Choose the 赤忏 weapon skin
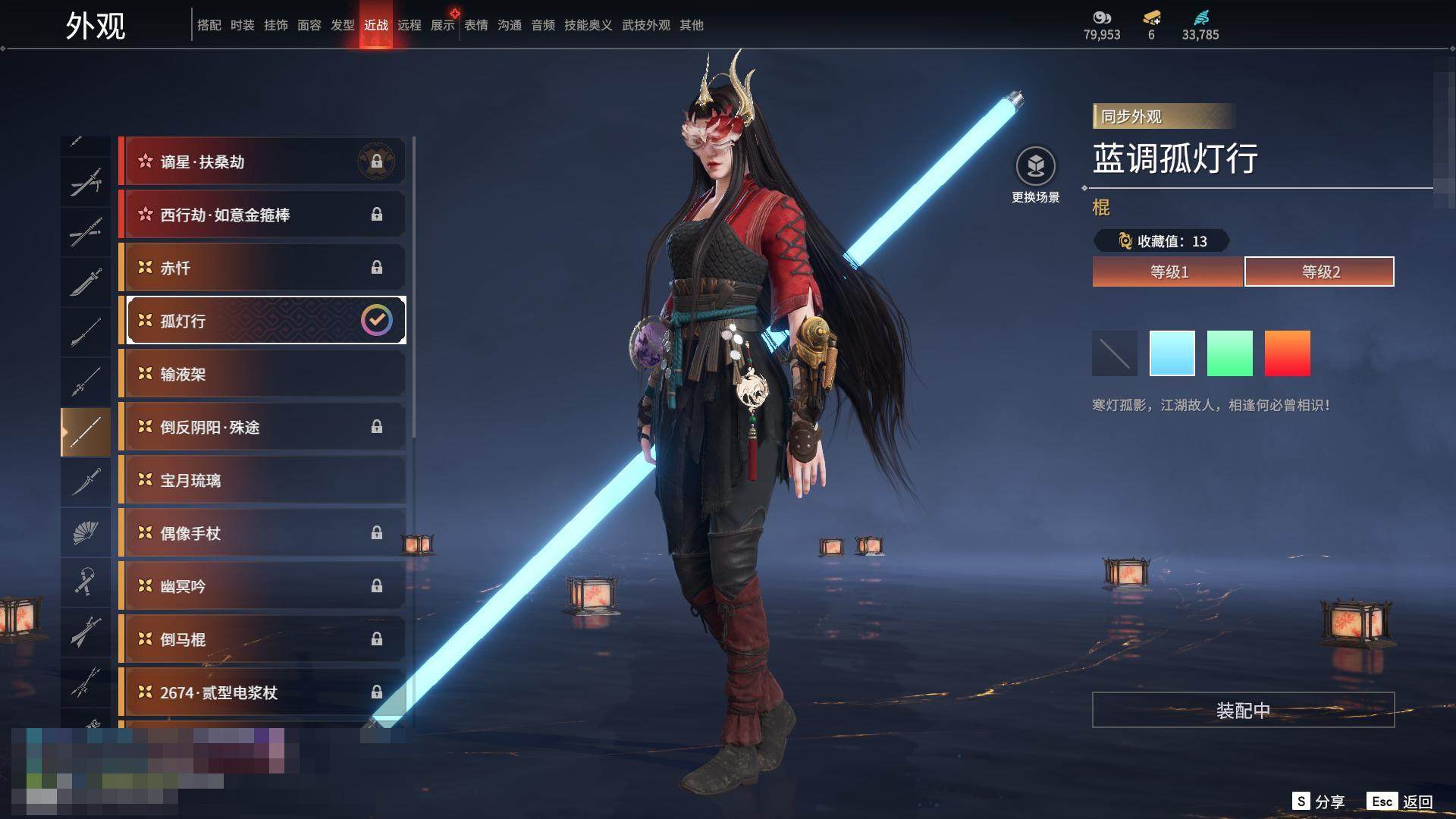The width and height of the screenshot is (1456, 819). [x=264, y=268]
